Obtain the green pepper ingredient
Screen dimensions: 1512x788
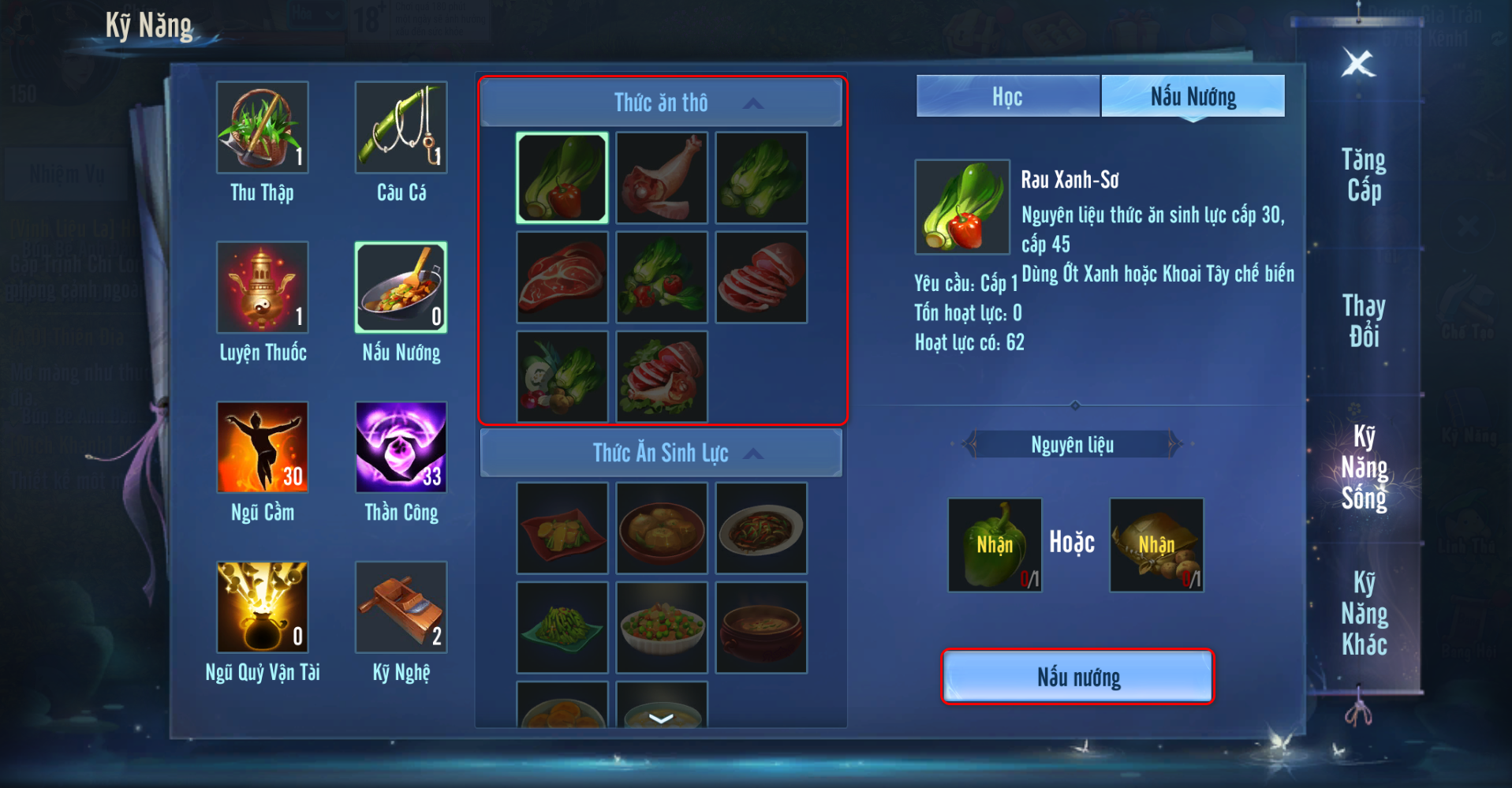click(995, 545)
